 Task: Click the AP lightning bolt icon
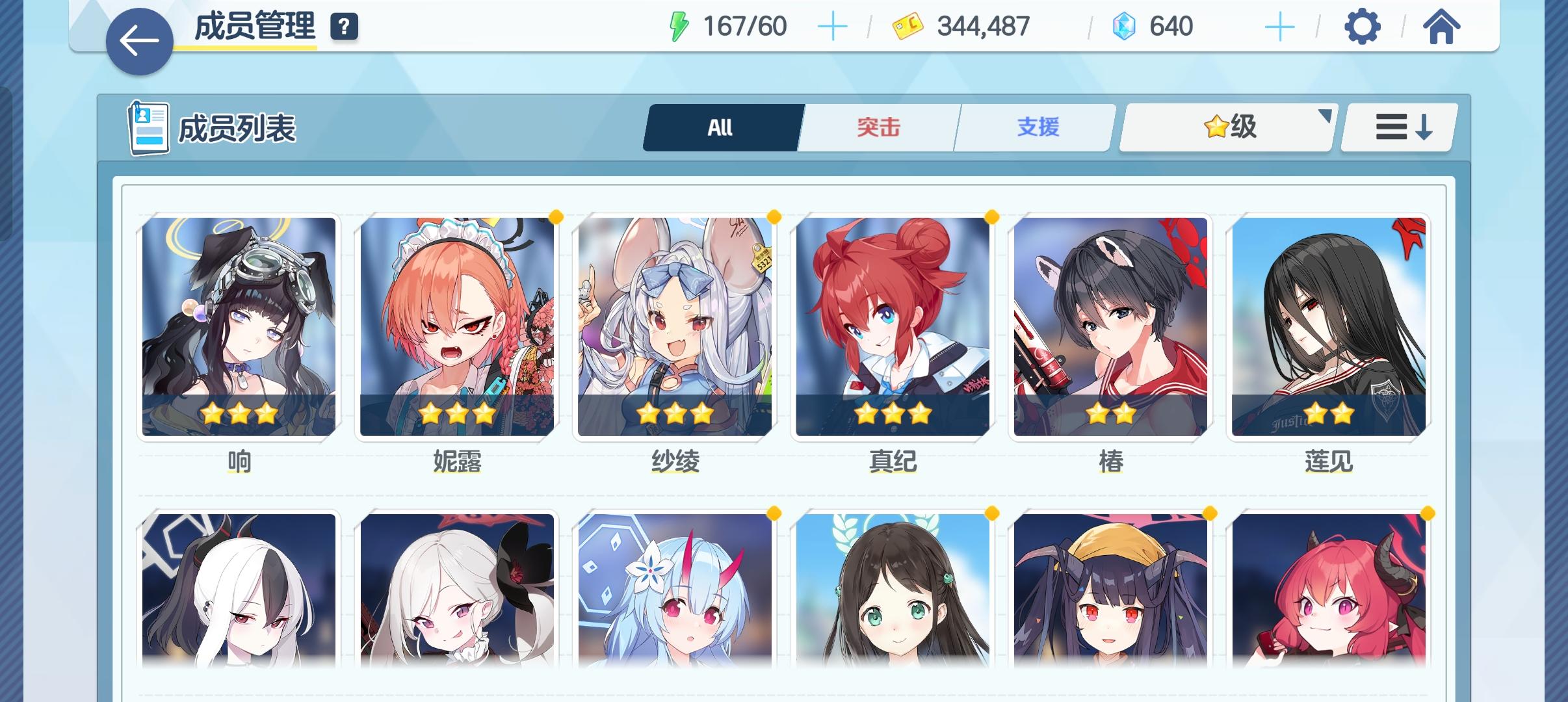click(x=680, y=26)
